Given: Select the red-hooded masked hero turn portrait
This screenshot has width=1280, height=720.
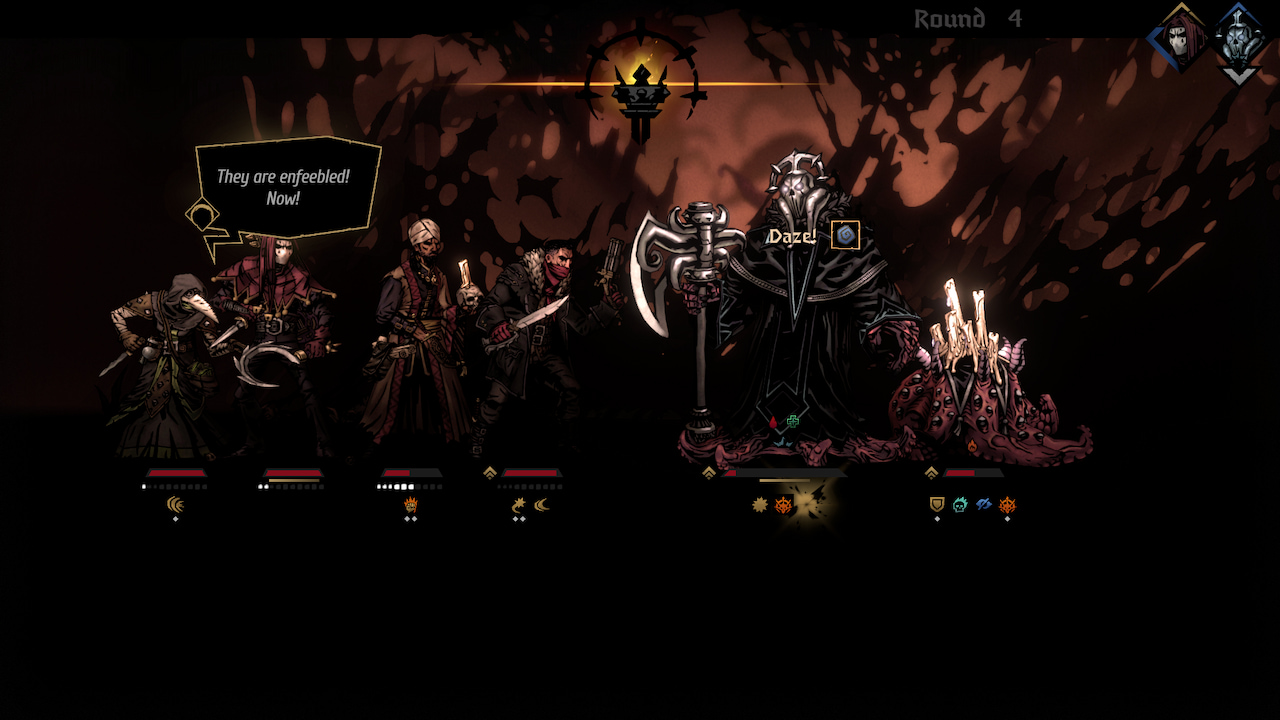Looking at the screenshot, I should [x=1180, y=39].
